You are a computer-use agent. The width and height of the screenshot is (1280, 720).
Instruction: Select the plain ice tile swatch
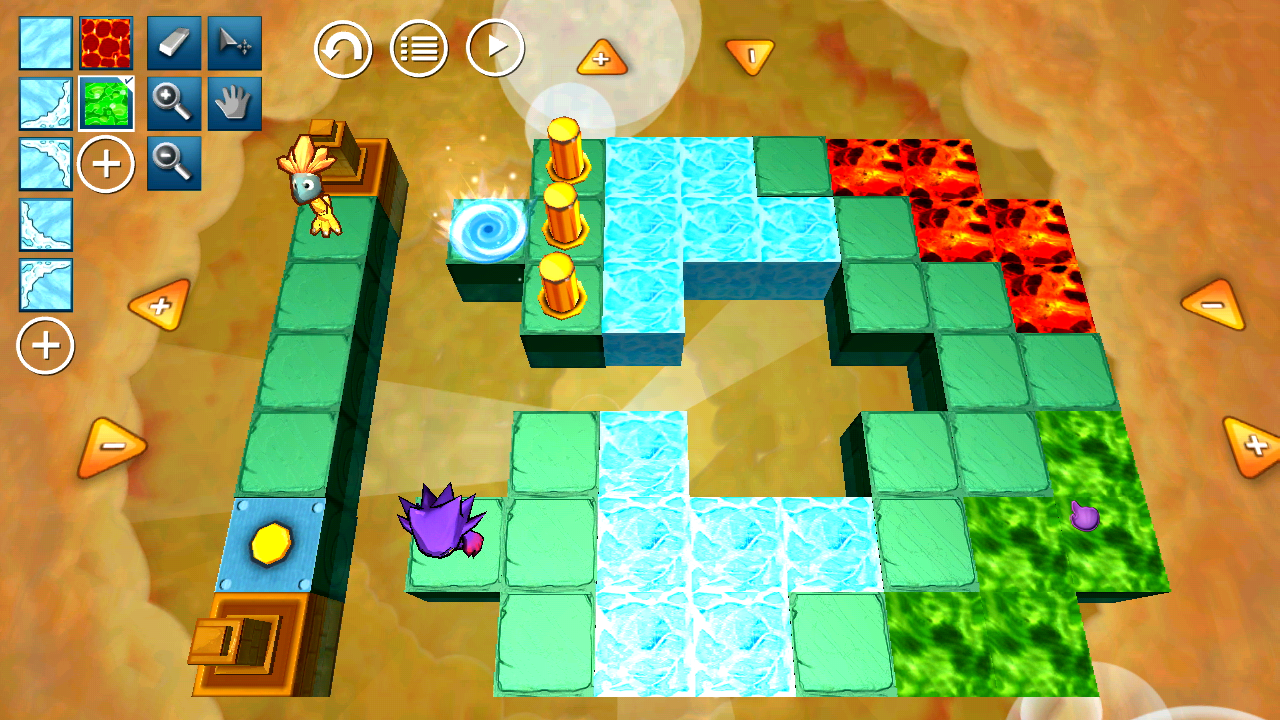(46, 43)
